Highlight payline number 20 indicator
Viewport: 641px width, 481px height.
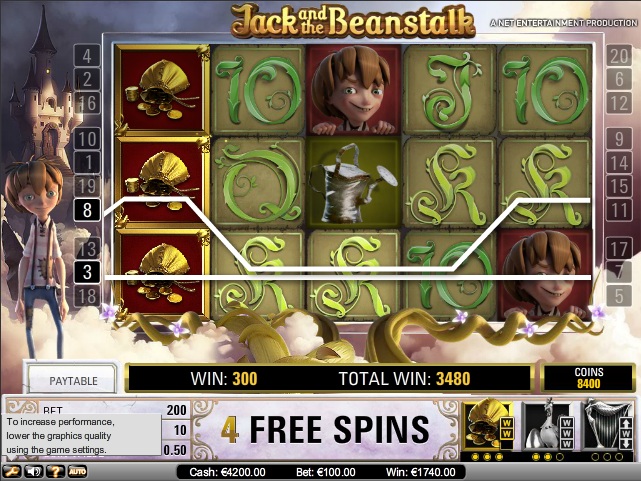pos(617,57)
